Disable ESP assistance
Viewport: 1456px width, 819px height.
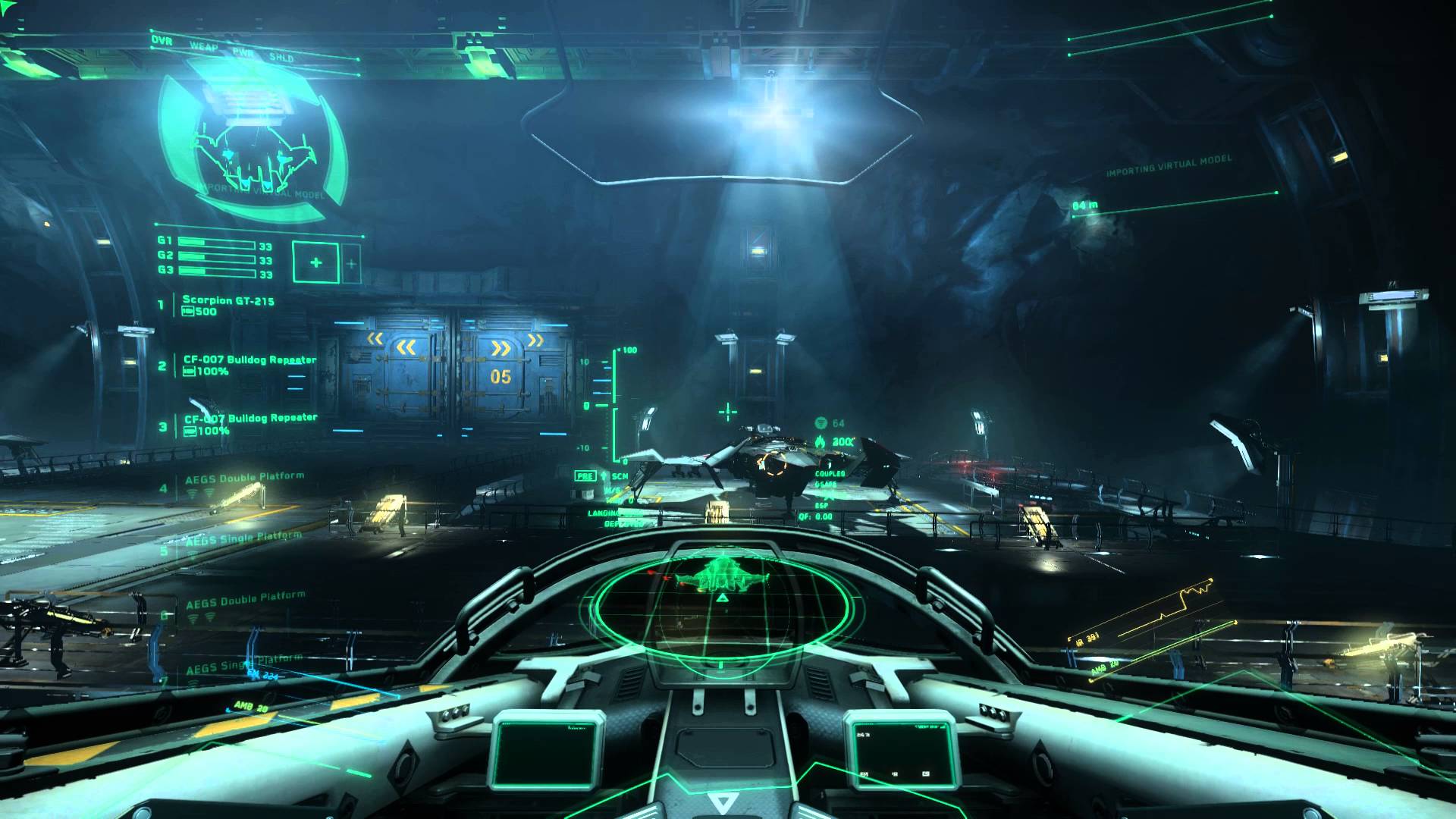(821, 504)
